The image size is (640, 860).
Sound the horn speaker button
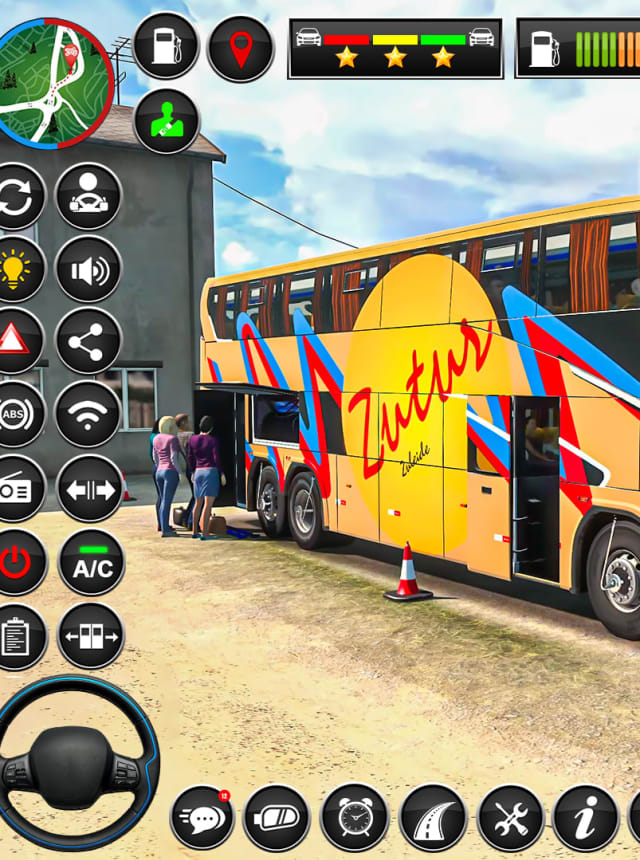pyautogui.click(x=89, y=269)
